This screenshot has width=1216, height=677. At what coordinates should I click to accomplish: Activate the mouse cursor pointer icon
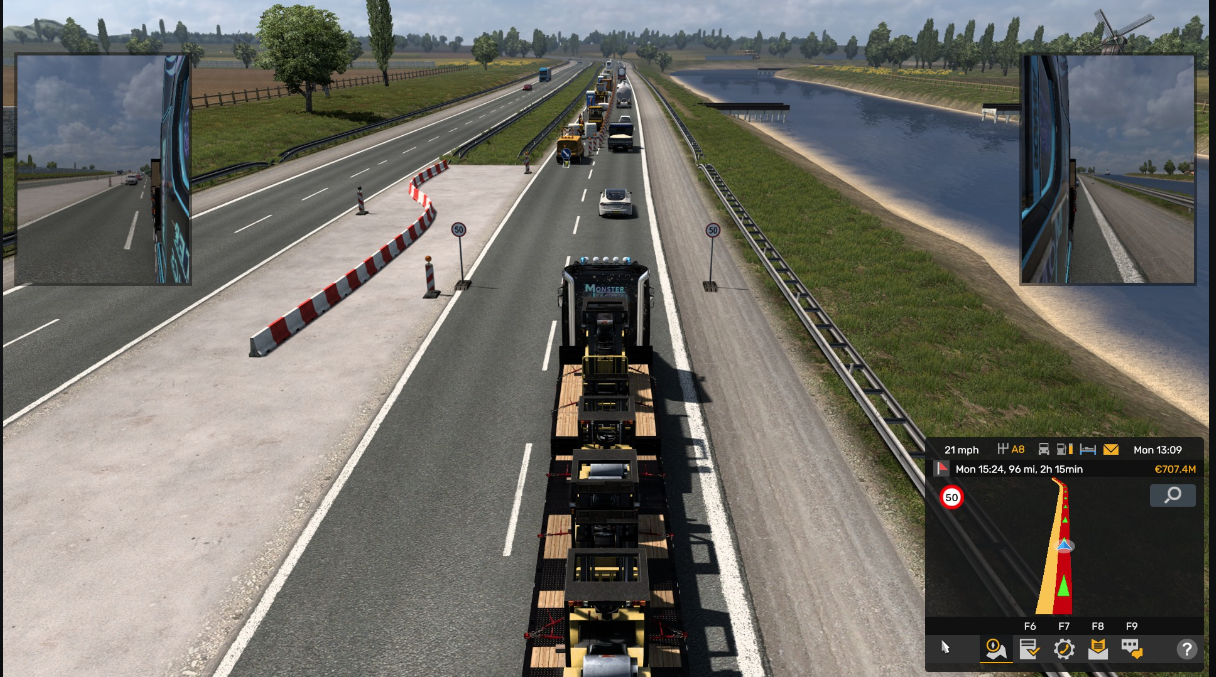(946, 648)
